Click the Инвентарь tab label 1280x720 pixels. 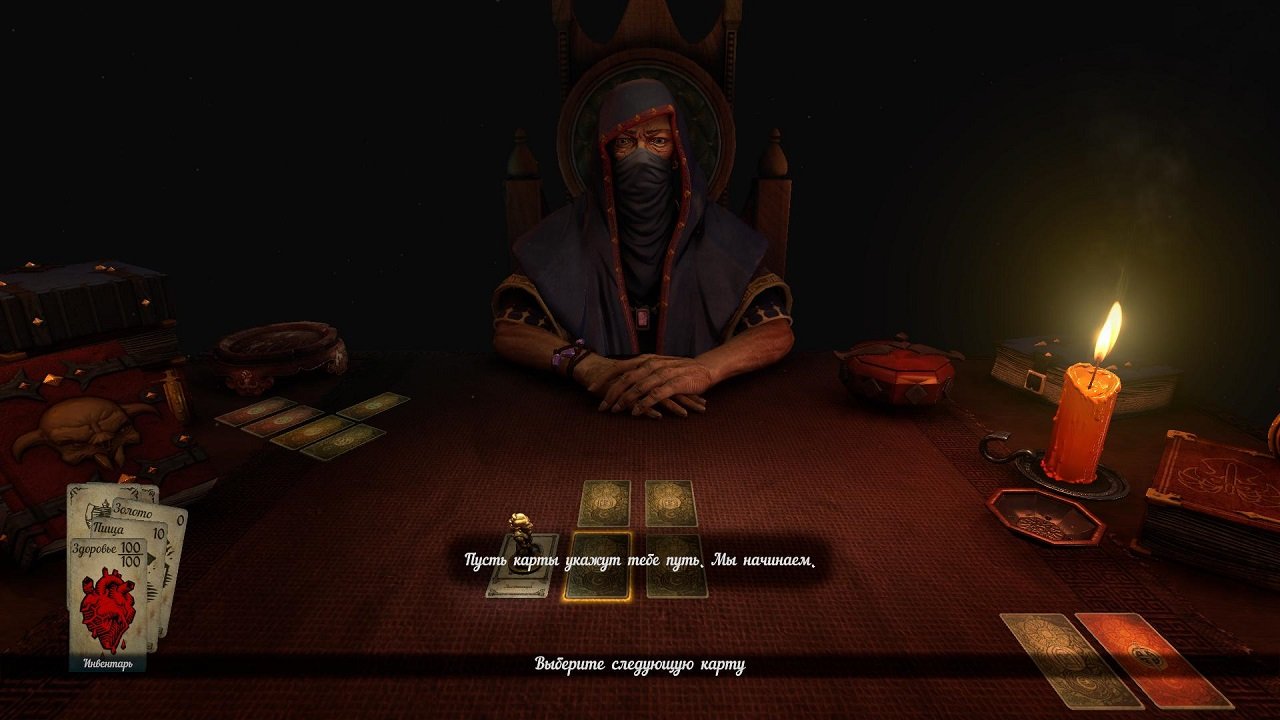click(x=106, y=662)
